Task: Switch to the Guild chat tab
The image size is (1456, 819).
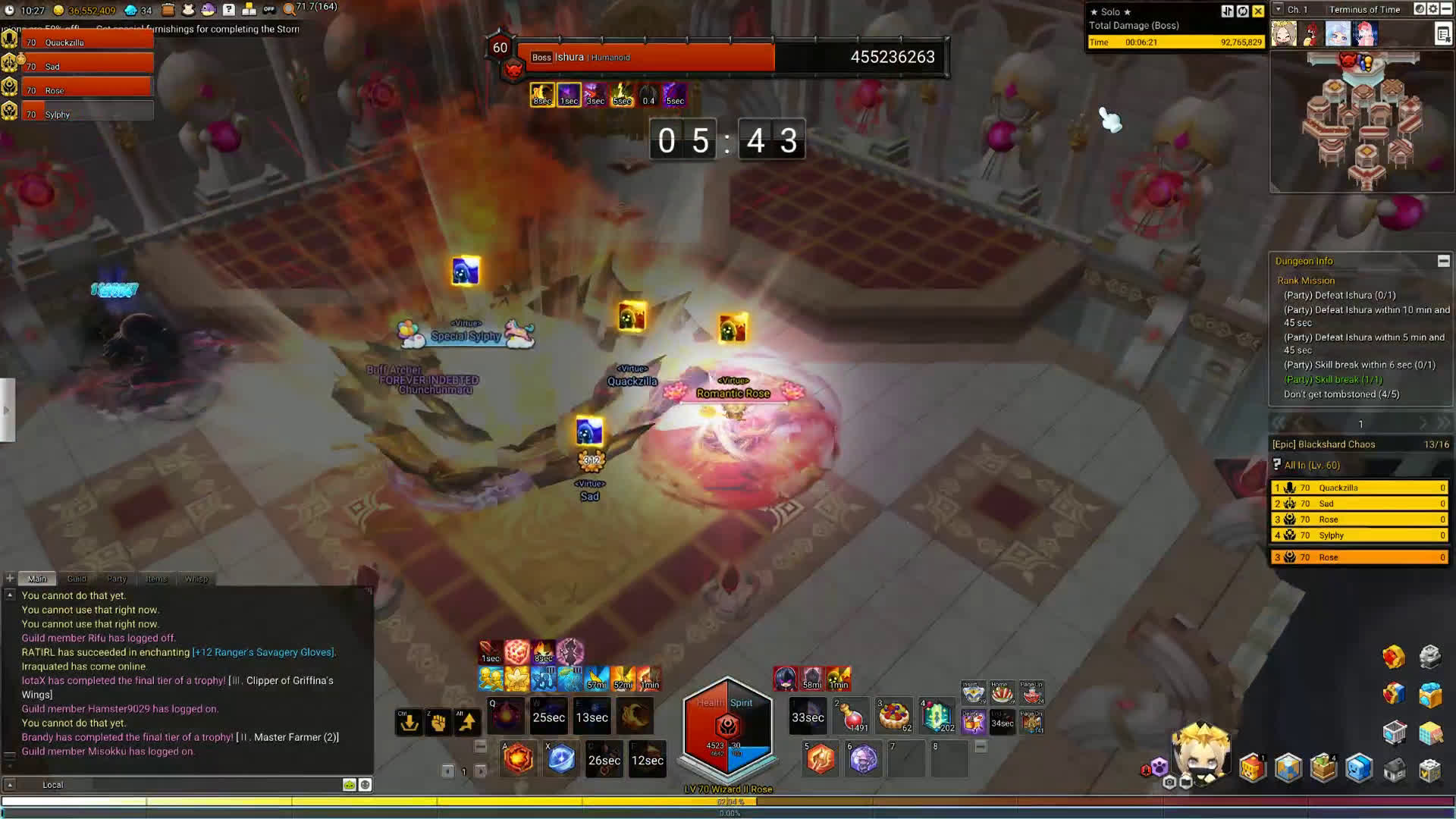Action: [x=77, y=579]
